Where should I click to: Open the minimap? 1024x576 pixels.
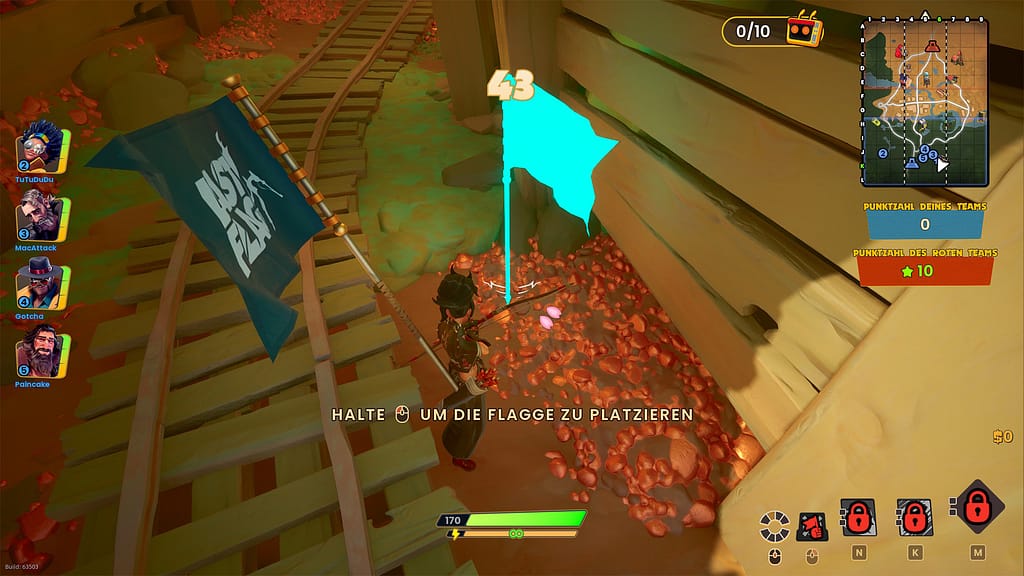click(924, 101)
